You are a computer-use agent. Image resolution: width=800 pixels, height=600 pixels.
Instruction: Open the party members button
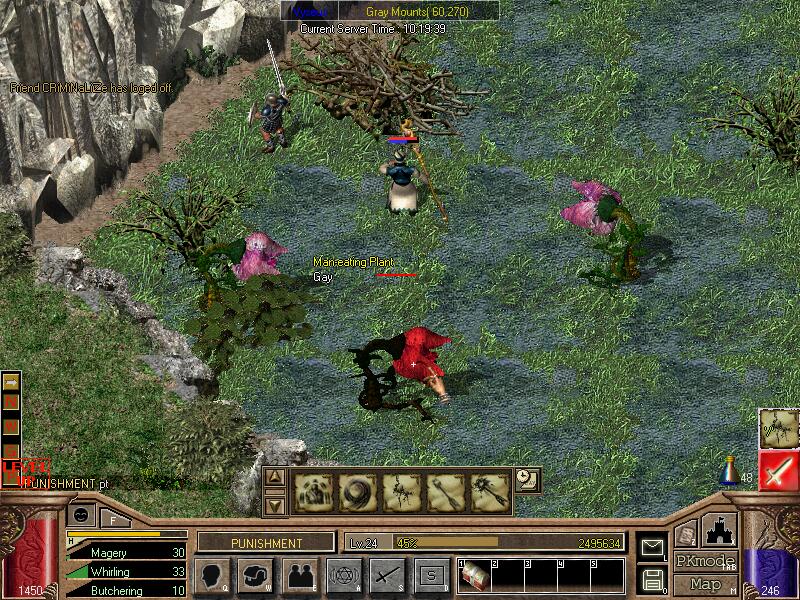[x=300, y=575]
